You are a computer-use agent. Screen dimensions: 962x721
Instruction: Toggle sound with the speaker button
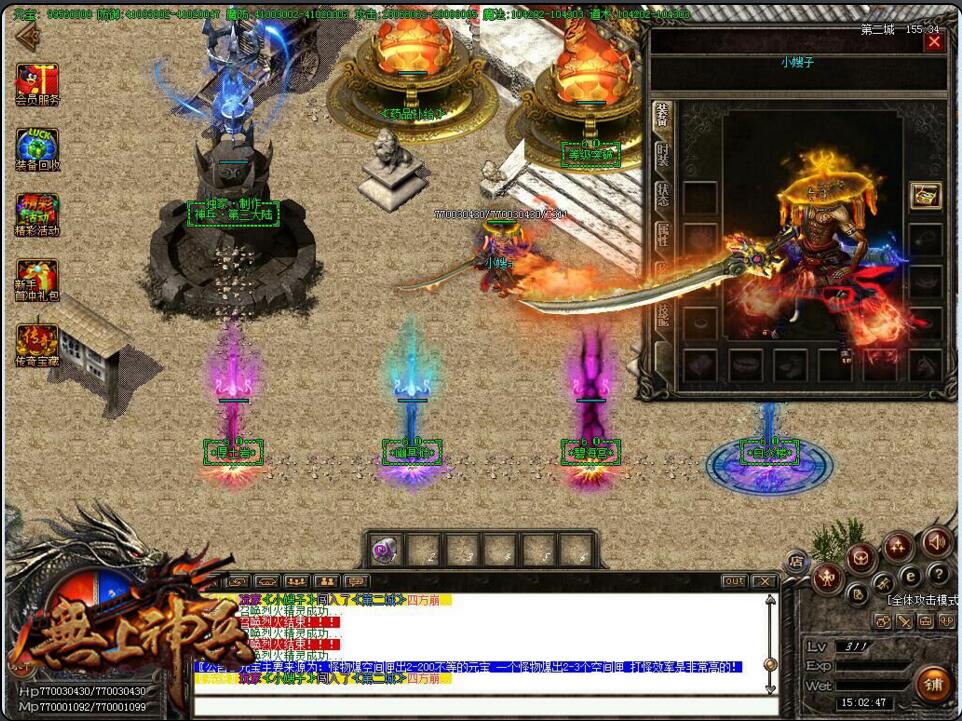point(936,542)
